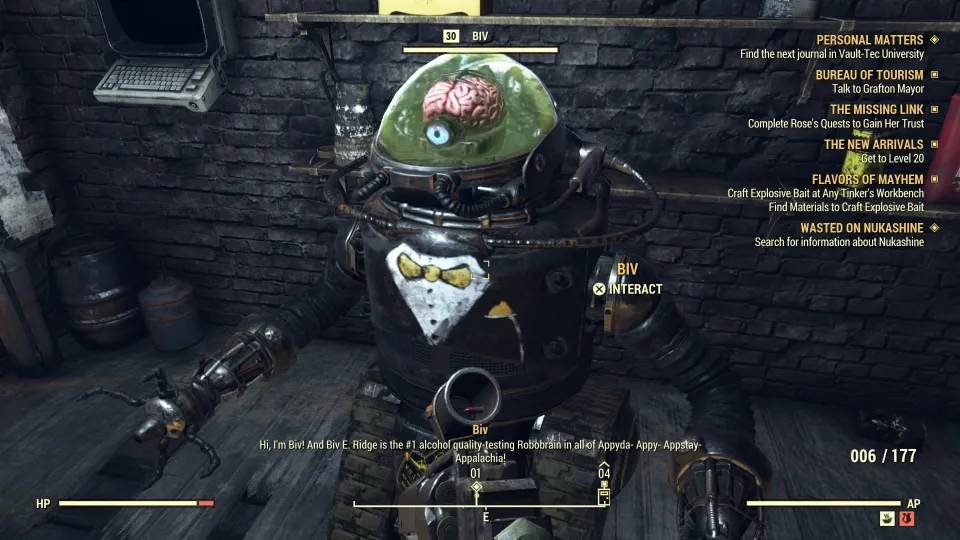The height and width of the screenshot is (540, 960).
Task: Click the red status effect icon
Action: pos(907,518)
